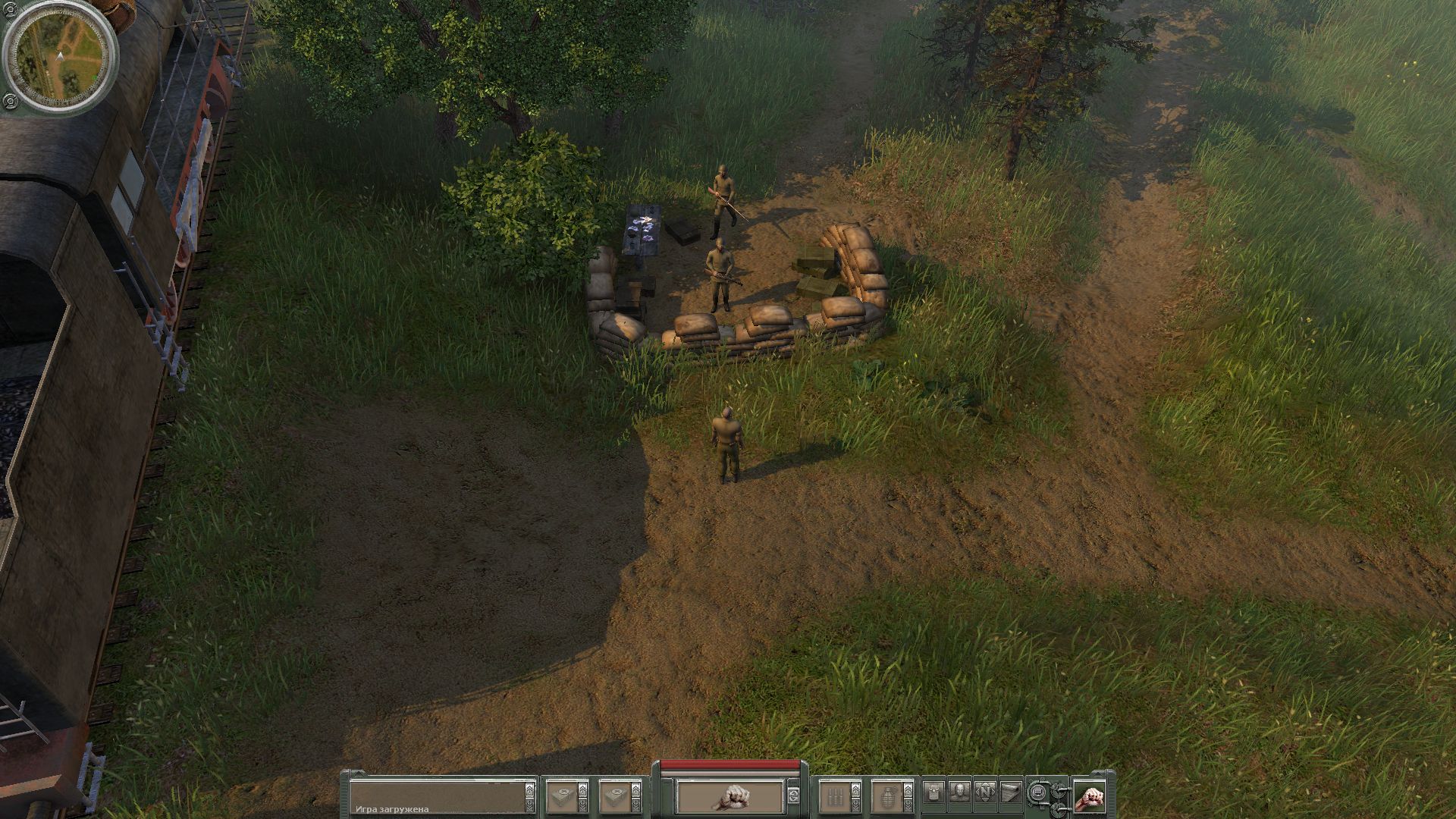Click the message log showing 'Игра загружена'
Image resolution: width=1456 pixels, height=819 pixels.
coord(438,796)
